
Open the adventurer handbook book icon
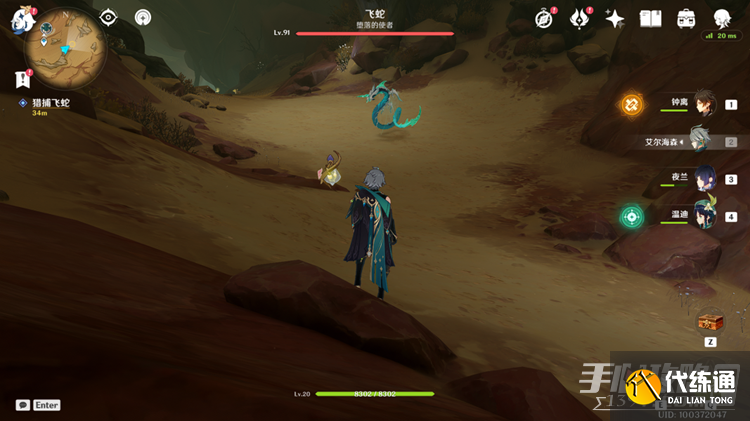coord(651,18)
